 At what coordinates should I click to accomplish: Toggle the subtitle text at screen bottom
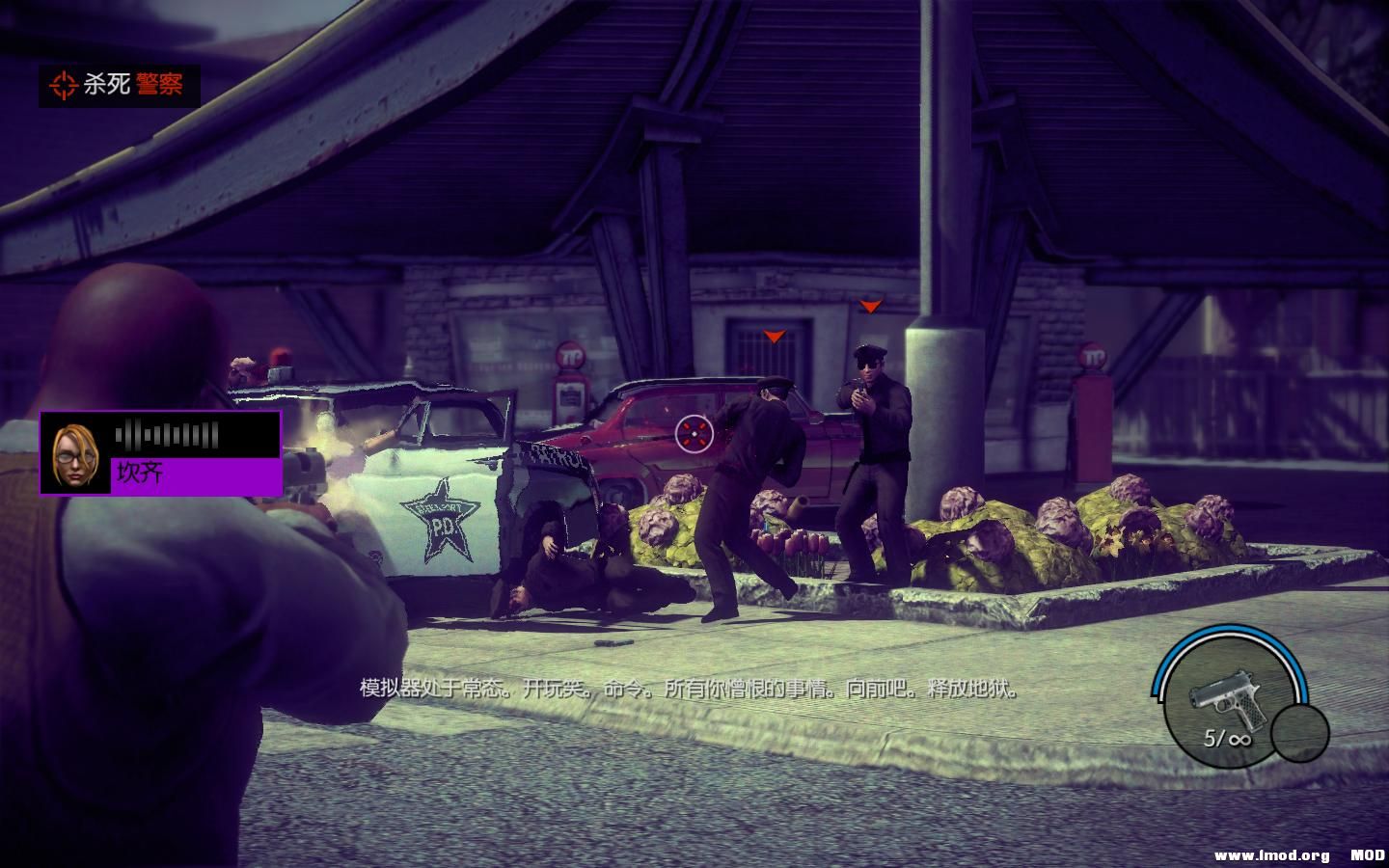pos(691,691)
